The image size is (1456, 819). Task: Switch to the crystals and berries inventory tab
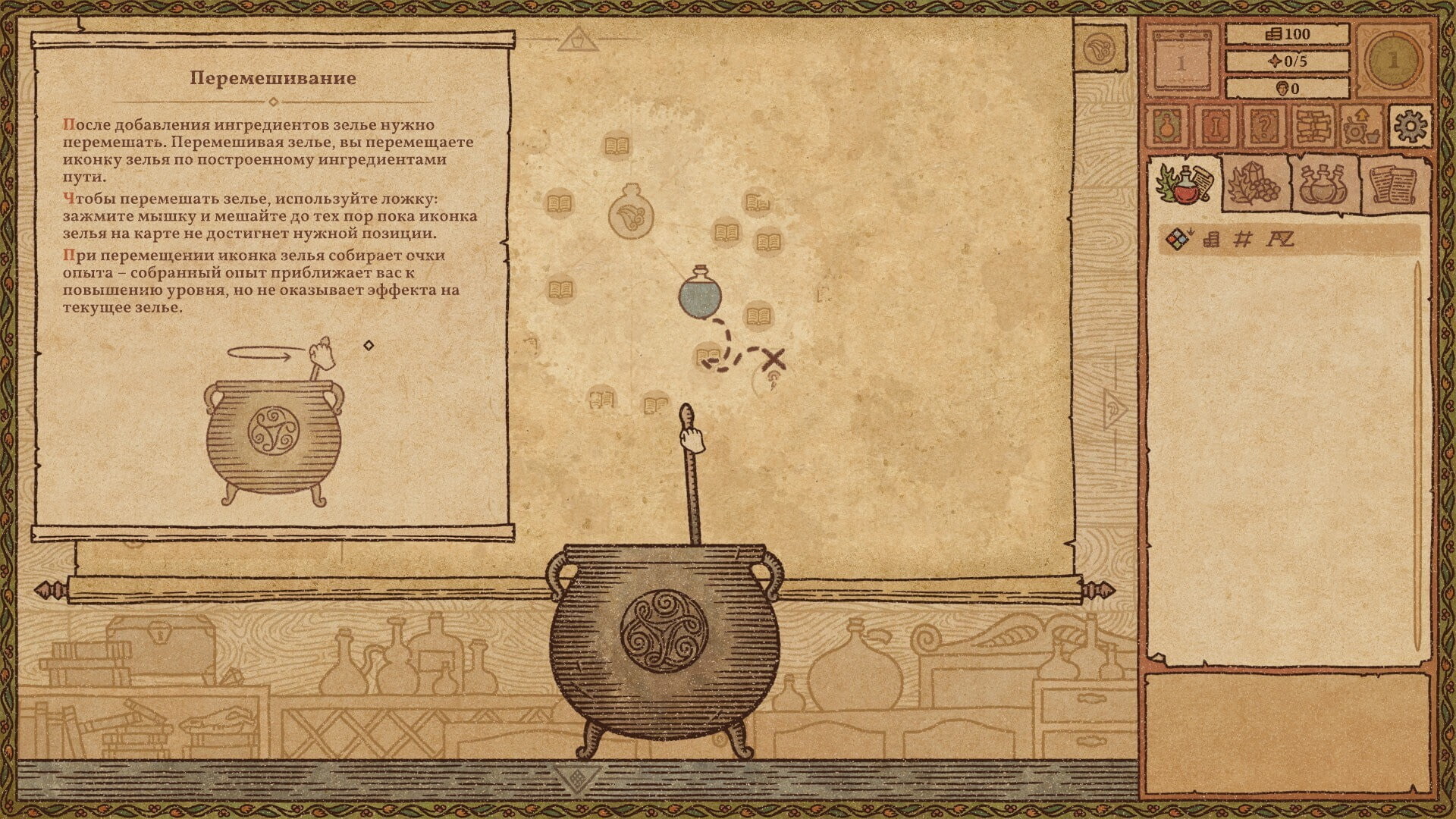pos(1253,184)
